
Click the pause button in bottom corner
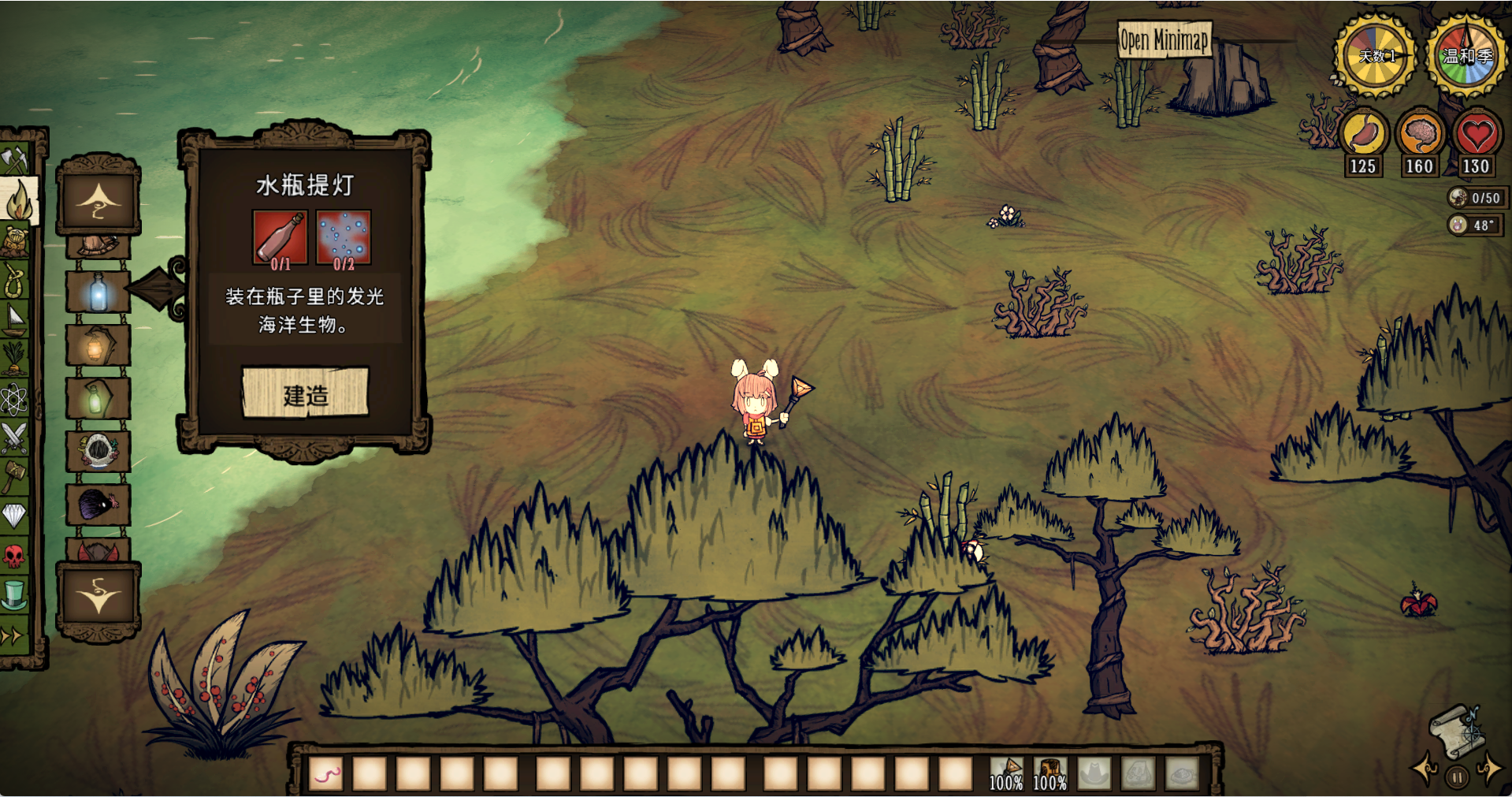1457,777
